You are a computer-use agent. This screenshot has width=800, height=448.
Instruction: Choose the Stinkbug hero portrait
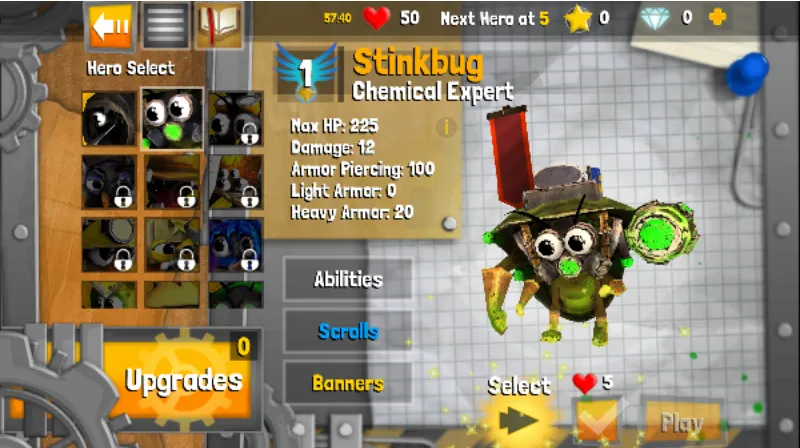coord(172,119)
